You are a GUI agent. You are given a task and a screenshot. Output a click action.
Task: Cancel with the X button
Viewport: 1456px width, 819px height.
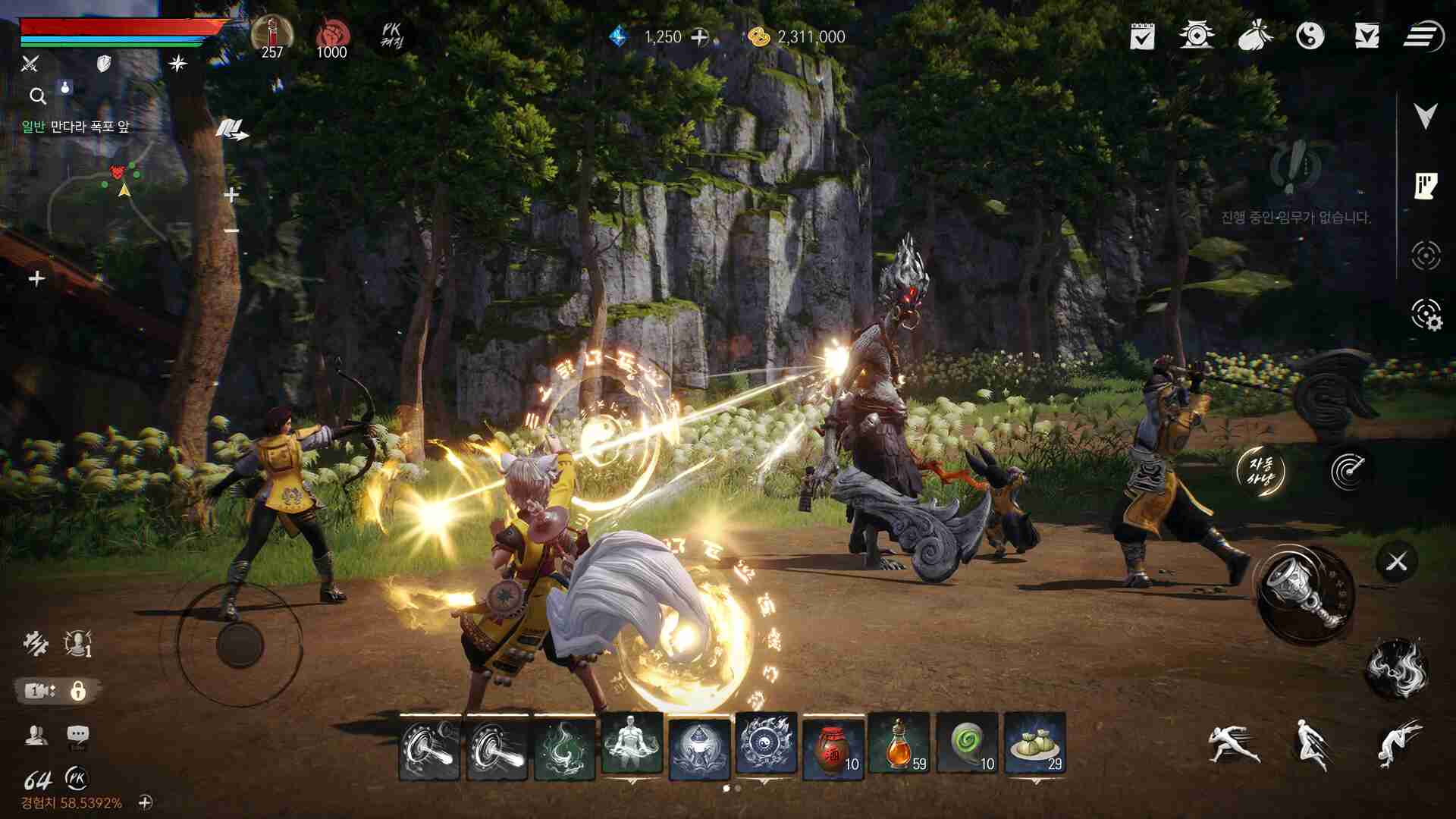[1396, 562]
